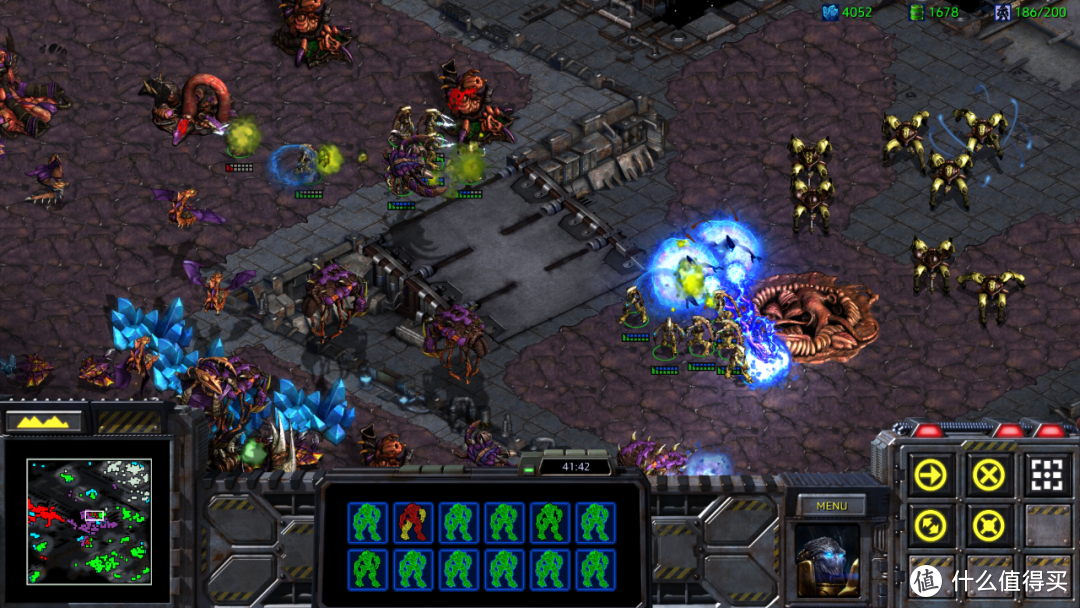Select the Attack command (crosshair grid icon)
This screenshot has width=1080, height=608.
click(1045, 475)
